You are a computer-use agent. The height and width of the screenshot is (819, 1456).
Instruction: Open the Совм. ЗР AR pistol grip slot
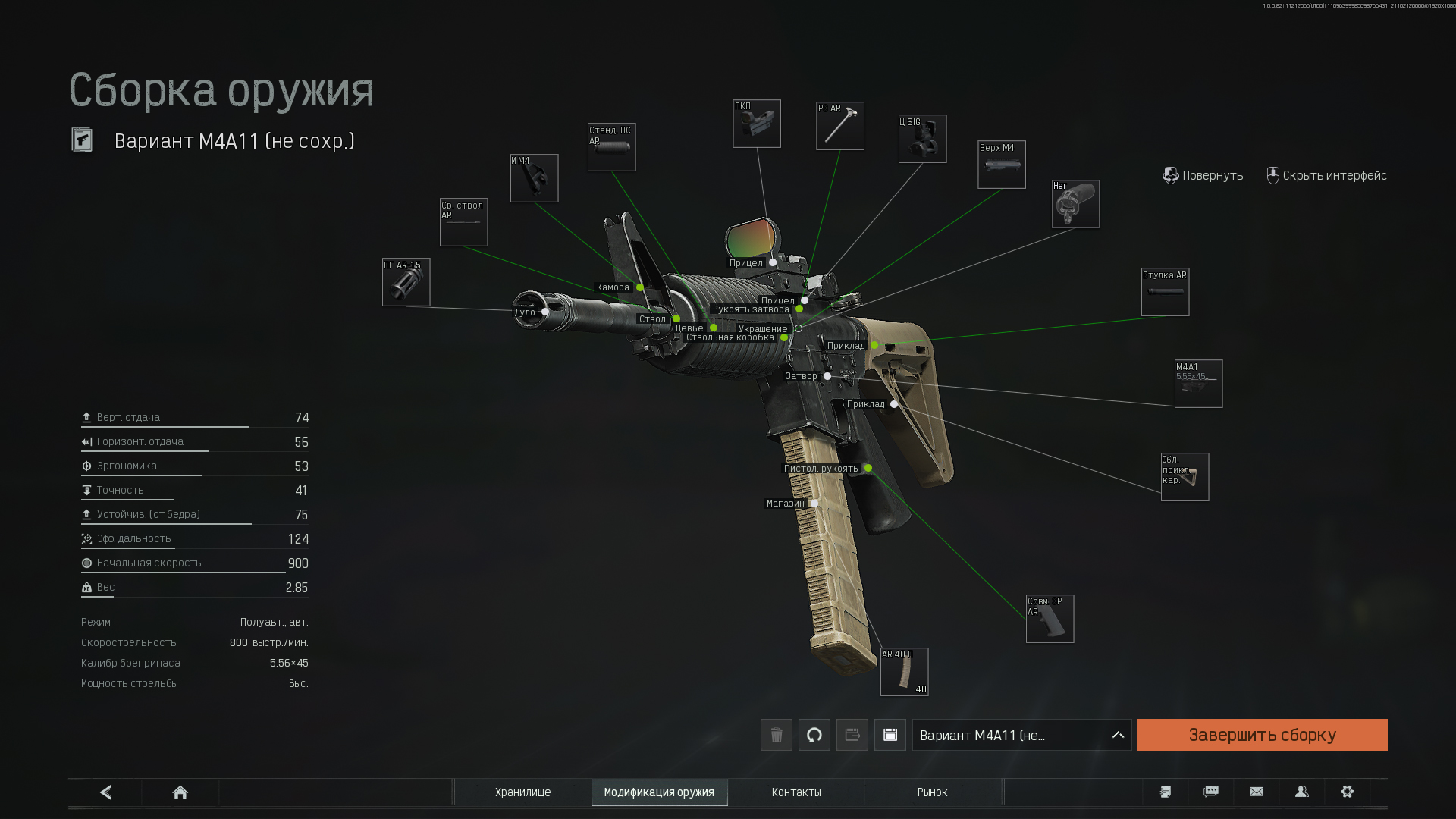coord(1050,619)
